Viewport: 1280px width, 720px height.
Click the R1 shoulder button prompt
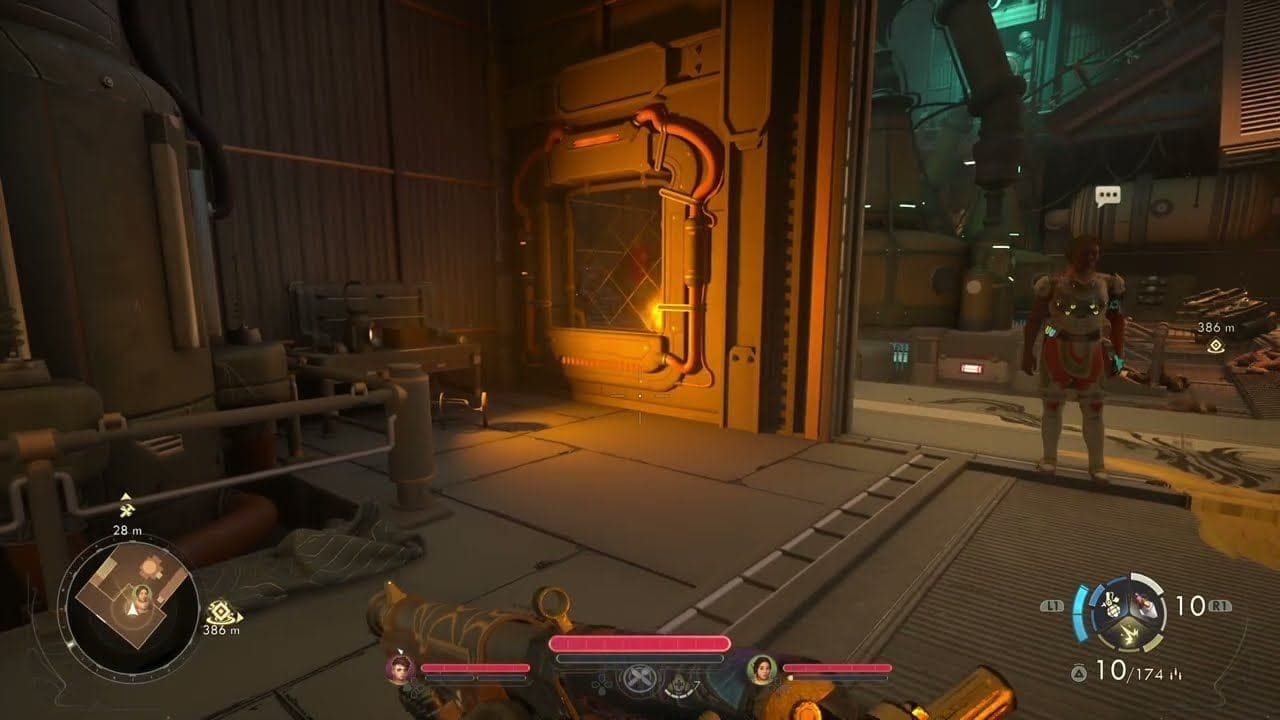click(x=1220, y=605)
